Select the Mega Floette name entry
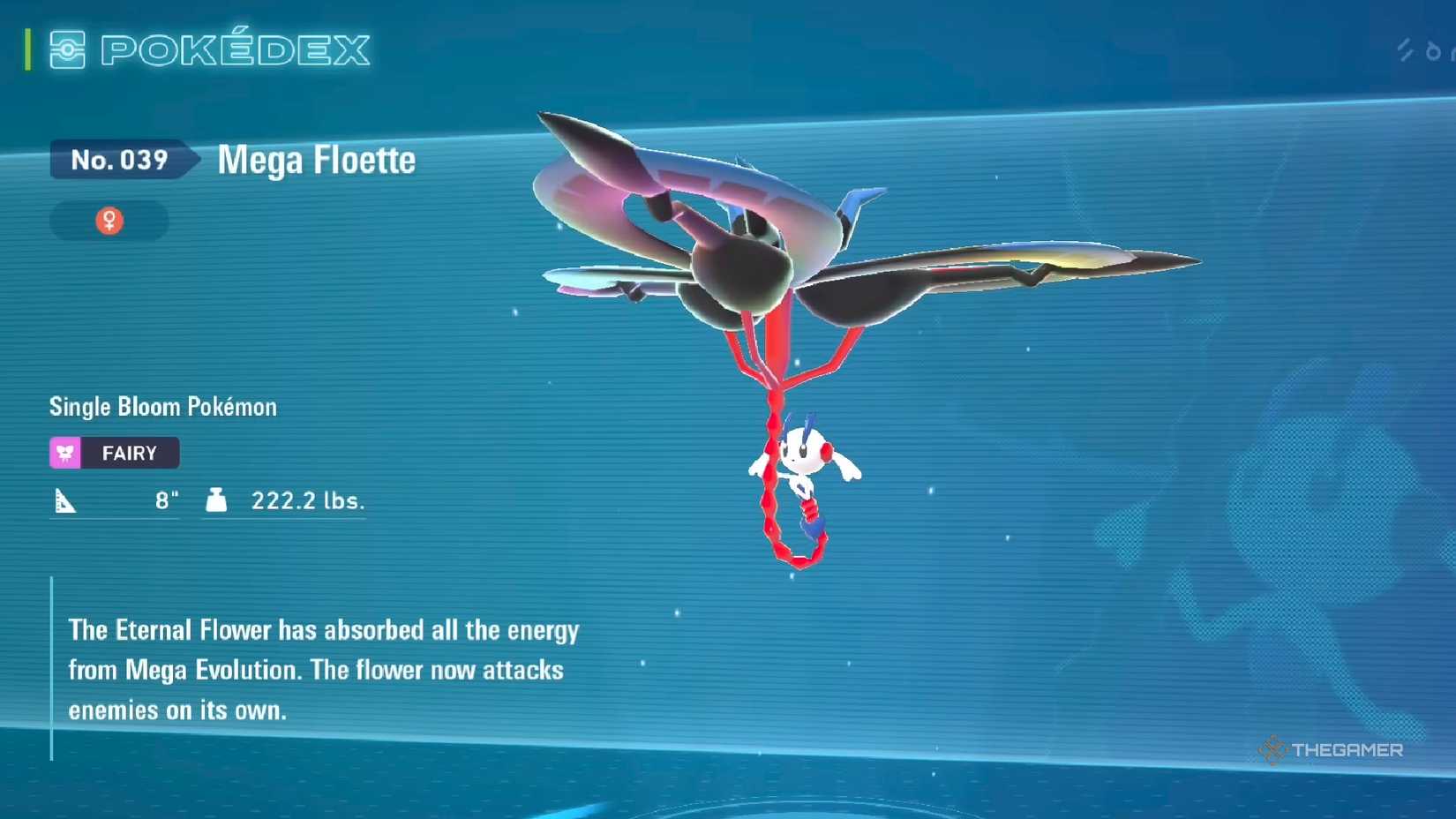Image resolution: width=1456 pixels, height=819 pixels. 316,161
